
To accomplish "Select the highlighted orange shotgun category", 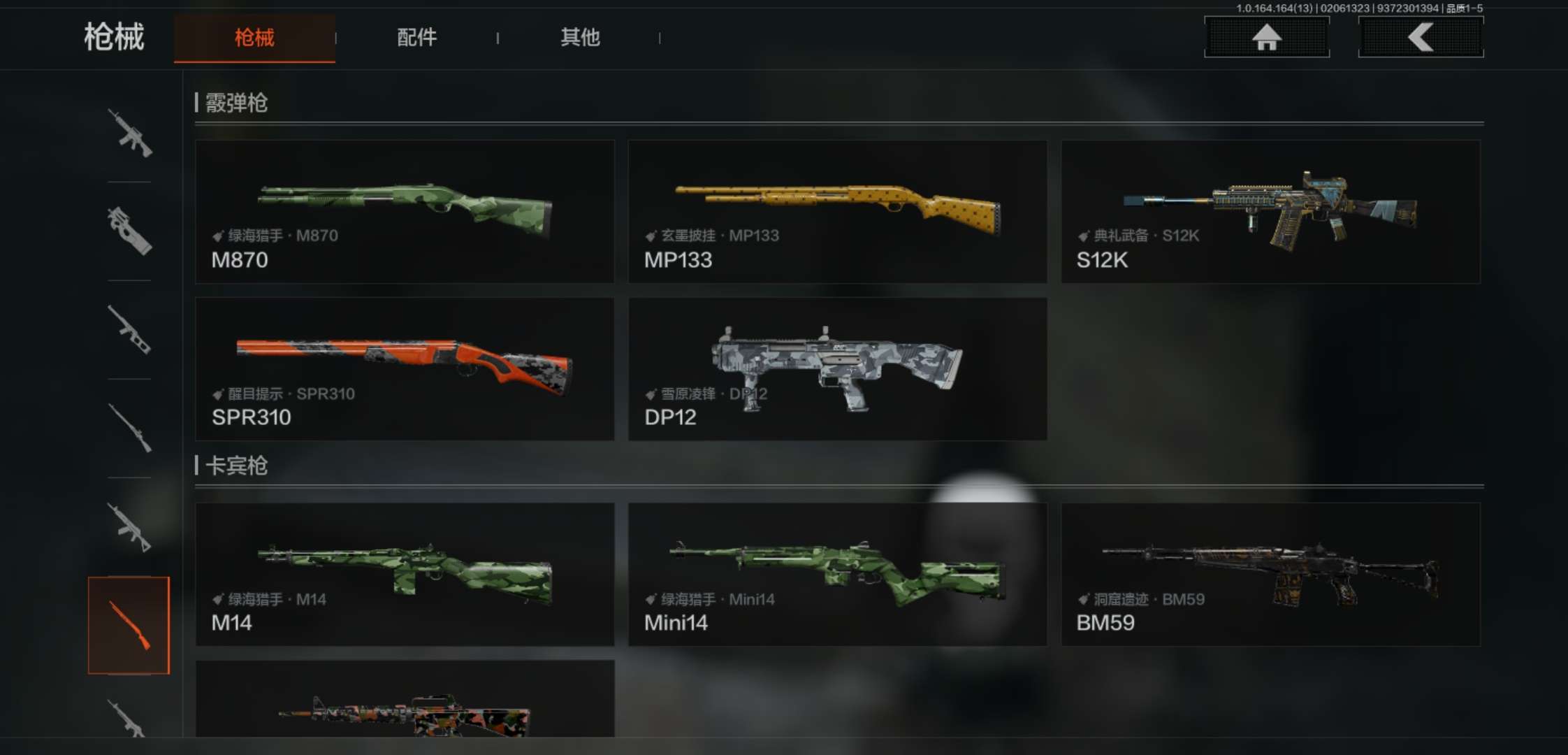I will coord(129,625).
